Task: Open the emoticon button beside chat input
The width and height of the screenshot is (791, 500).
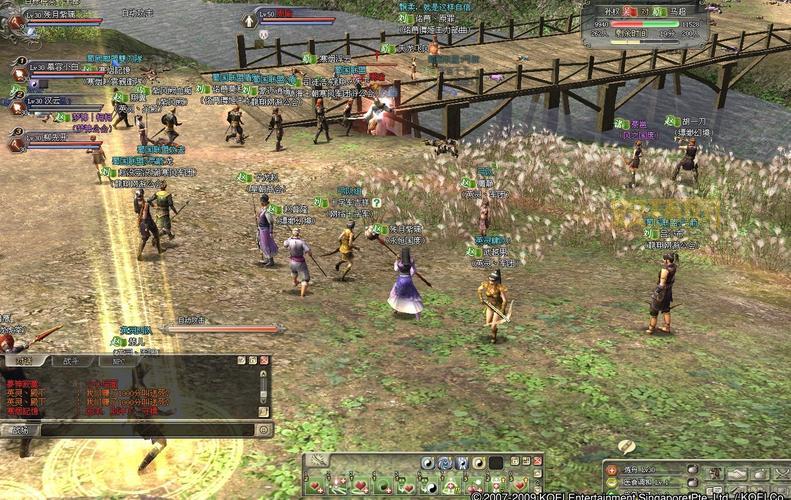Action: tap(263, 430)
